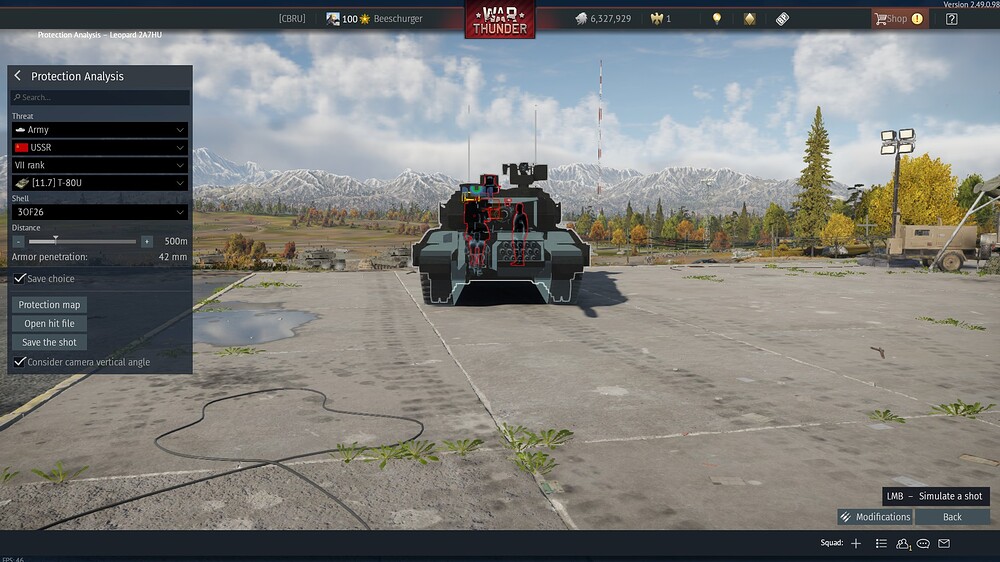Toggle Consider camera vertical angle checkbox
Viewport: 1000px width, 562px height.
tap(19, 361)
